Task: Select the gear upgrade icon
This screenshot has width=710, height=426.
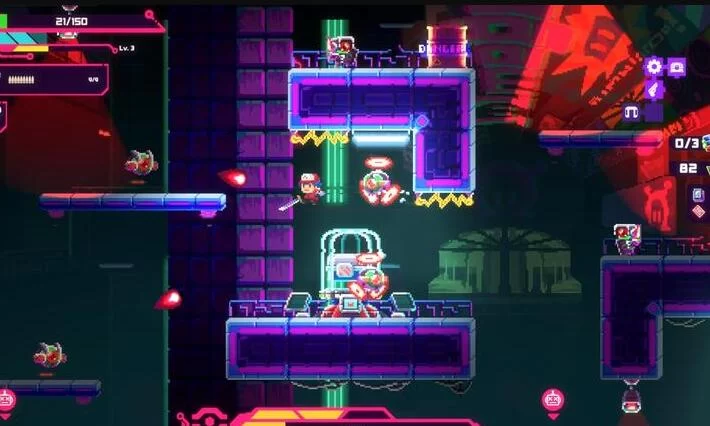Action: tap(654, 67)
